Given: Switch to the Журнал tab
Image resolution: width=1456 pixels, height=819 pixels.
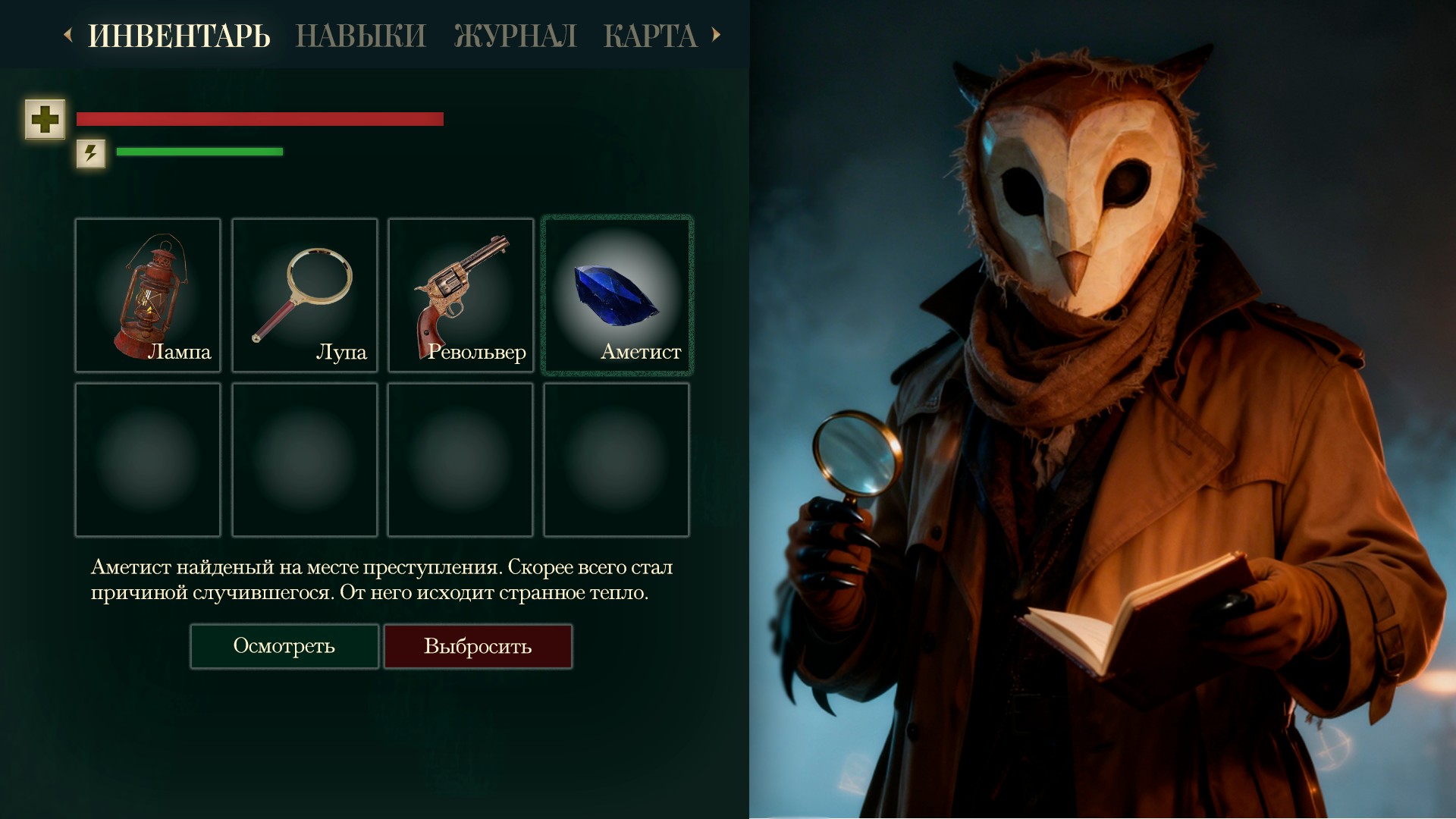Looking at the screenshot, I should tap(515, 36).
